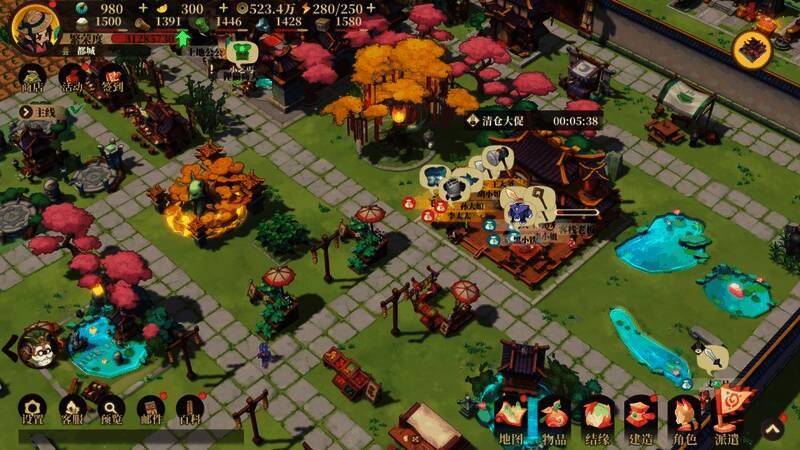Screen dimensions: 800x450
Task: Expand the 主线 main quest tracker
Action: click(38, 113)
